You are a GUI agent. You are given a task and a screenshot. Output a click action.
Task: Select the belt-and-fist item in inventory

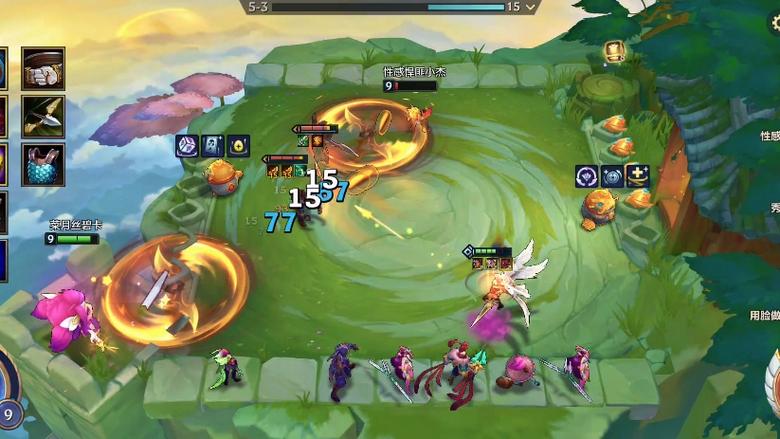pos(43,68)
